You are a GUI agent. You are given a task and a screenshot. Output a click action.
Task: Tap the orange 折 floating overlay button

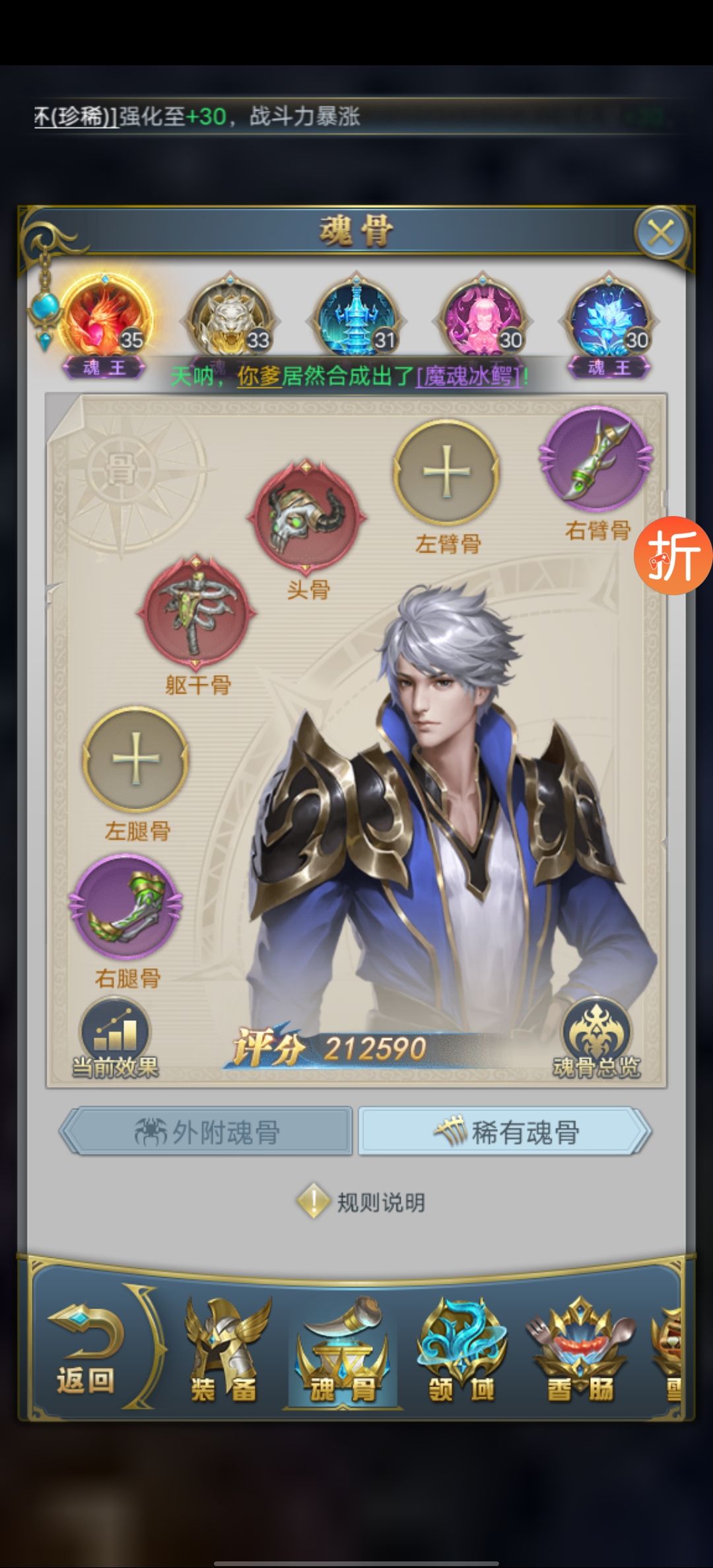673,555
